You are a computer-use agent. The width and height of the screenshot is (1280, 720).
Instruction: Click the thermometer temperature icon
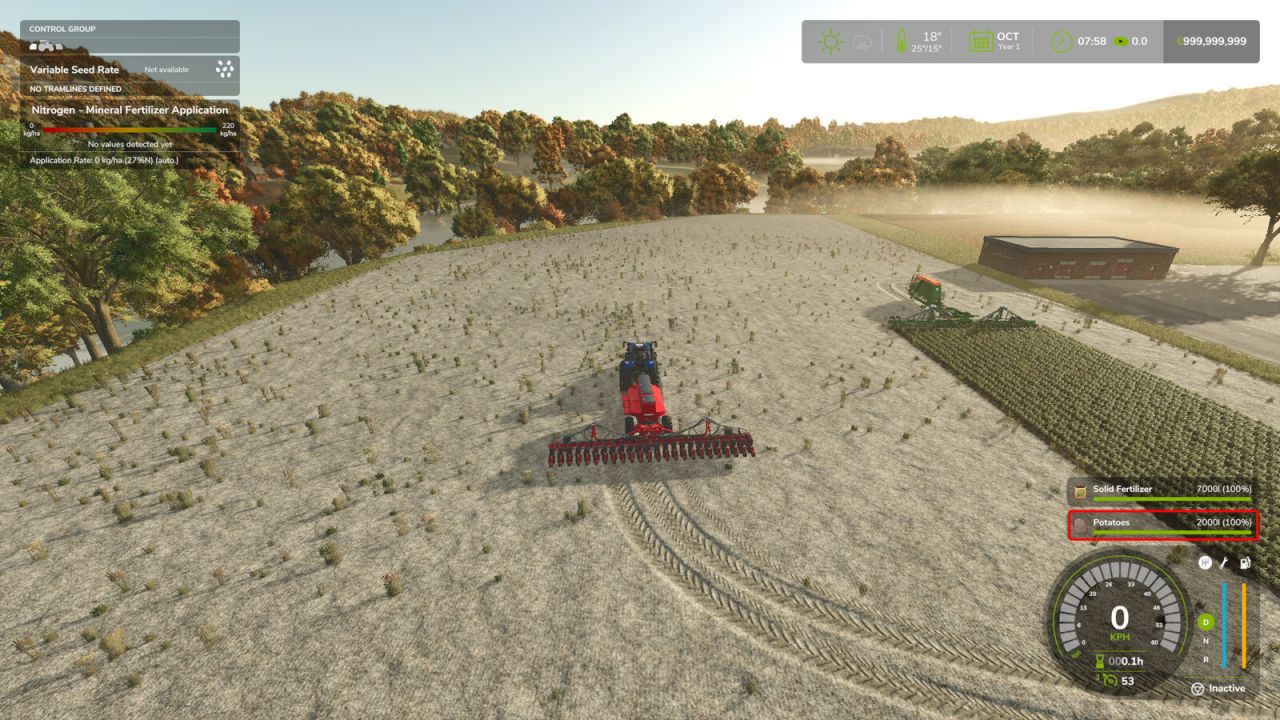[x=900, y=40]
